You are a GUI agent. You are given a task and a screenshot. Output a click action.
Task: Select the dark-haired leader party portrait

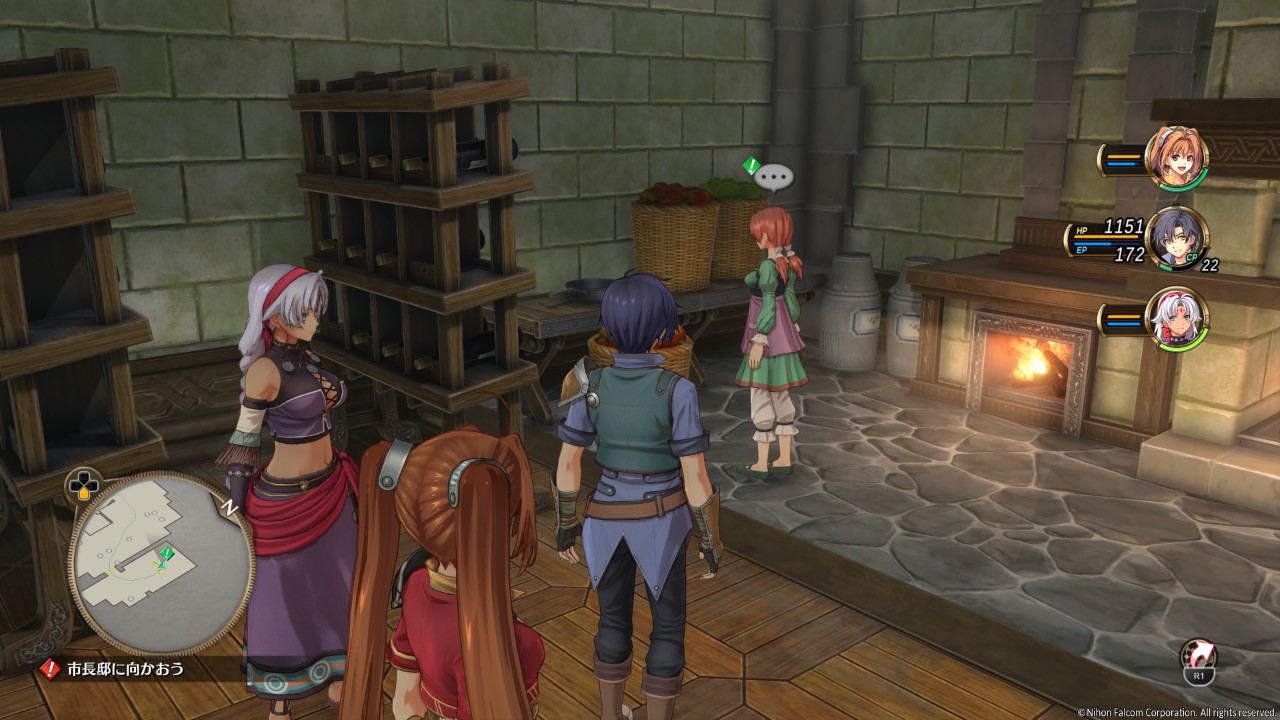(1176, 239)
